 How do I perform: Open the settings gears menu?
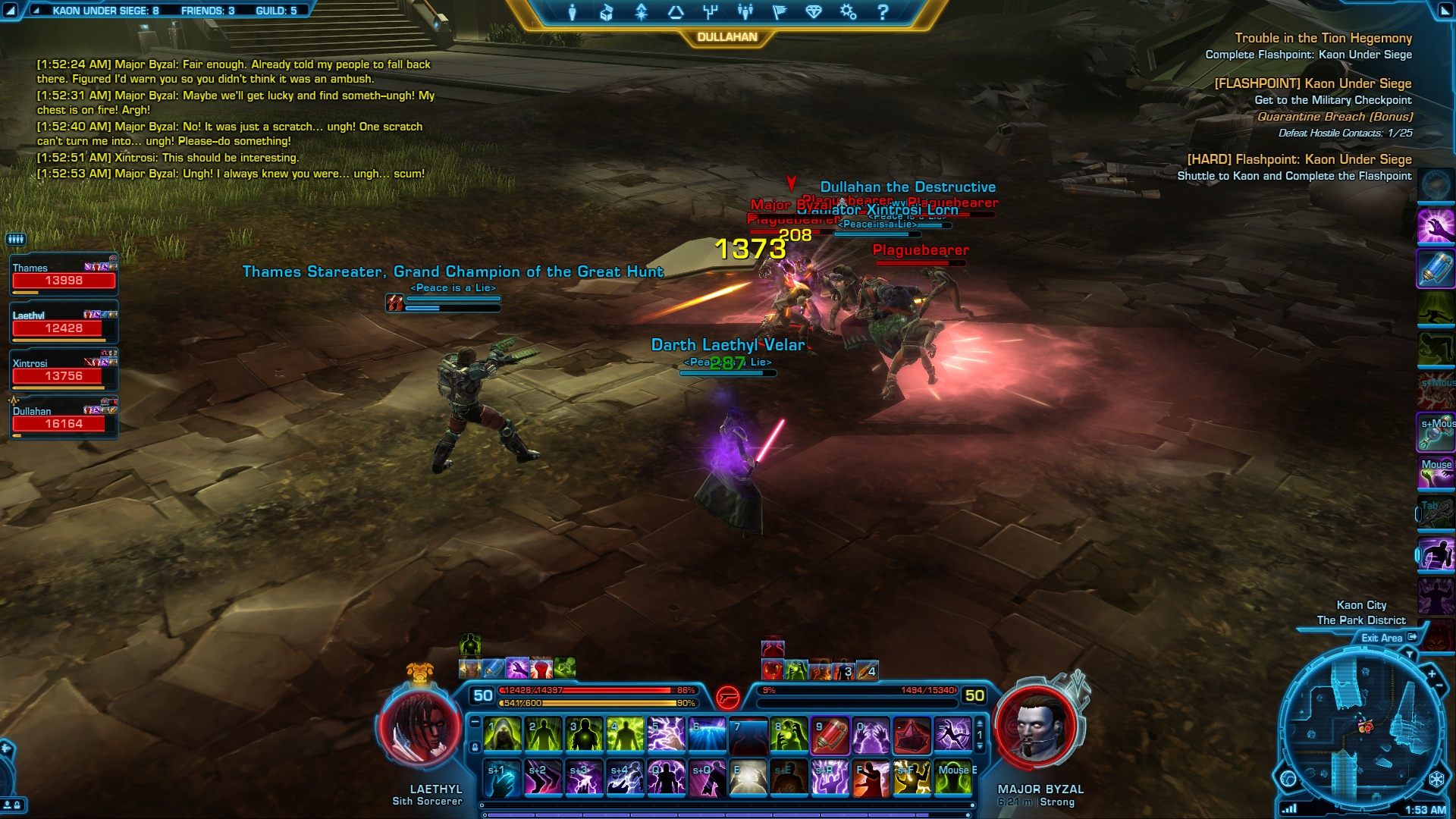(x=848, y=12)
